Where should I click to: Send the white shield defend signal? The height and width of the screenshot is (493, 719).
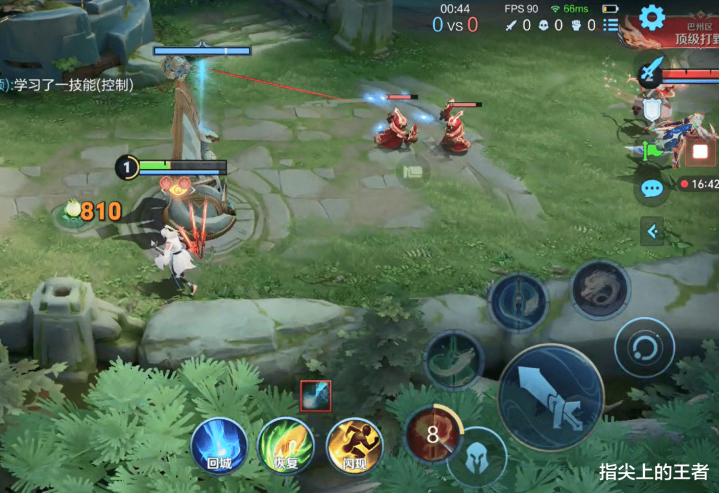(652, 109)
